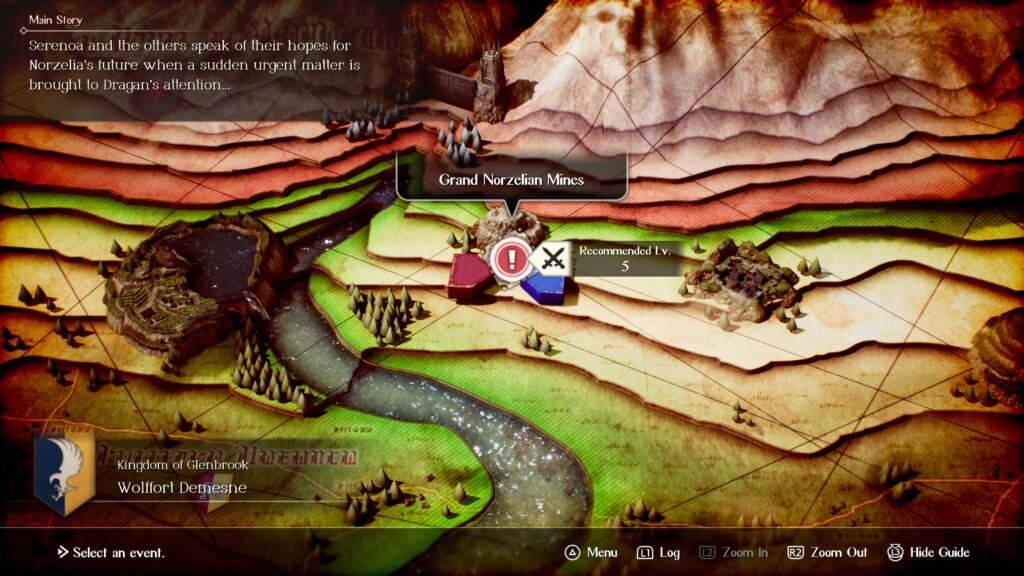Viewport: 1024px width, 576px height.
Task: Choose the crossed swords battle icon
Action: click(551, 259)
